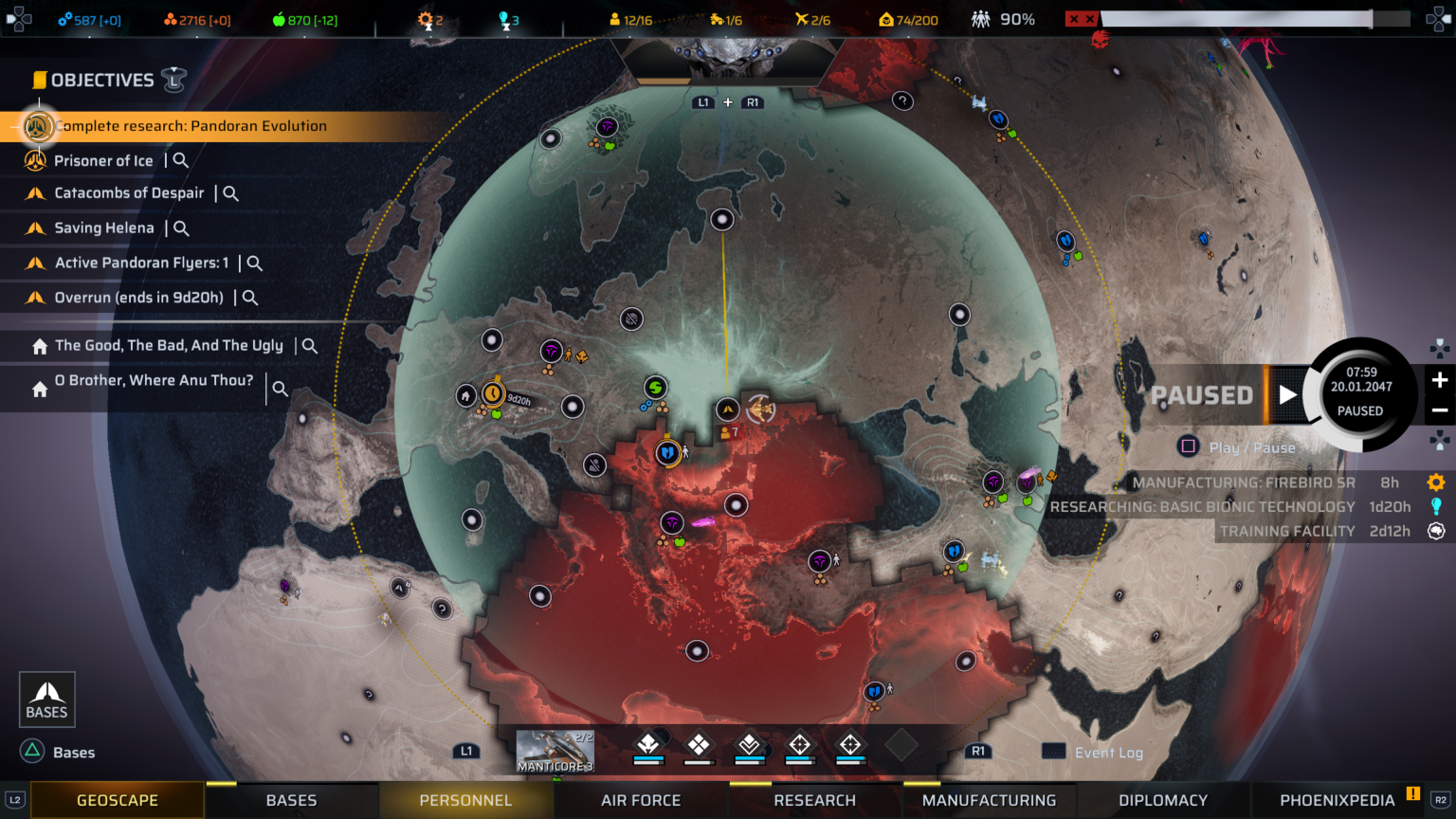Image resolution: width=1456 pixels, height=819 pixels.
Task: Expand the Prisoner of Ice objective magnifier
Action: pos(180,160)
